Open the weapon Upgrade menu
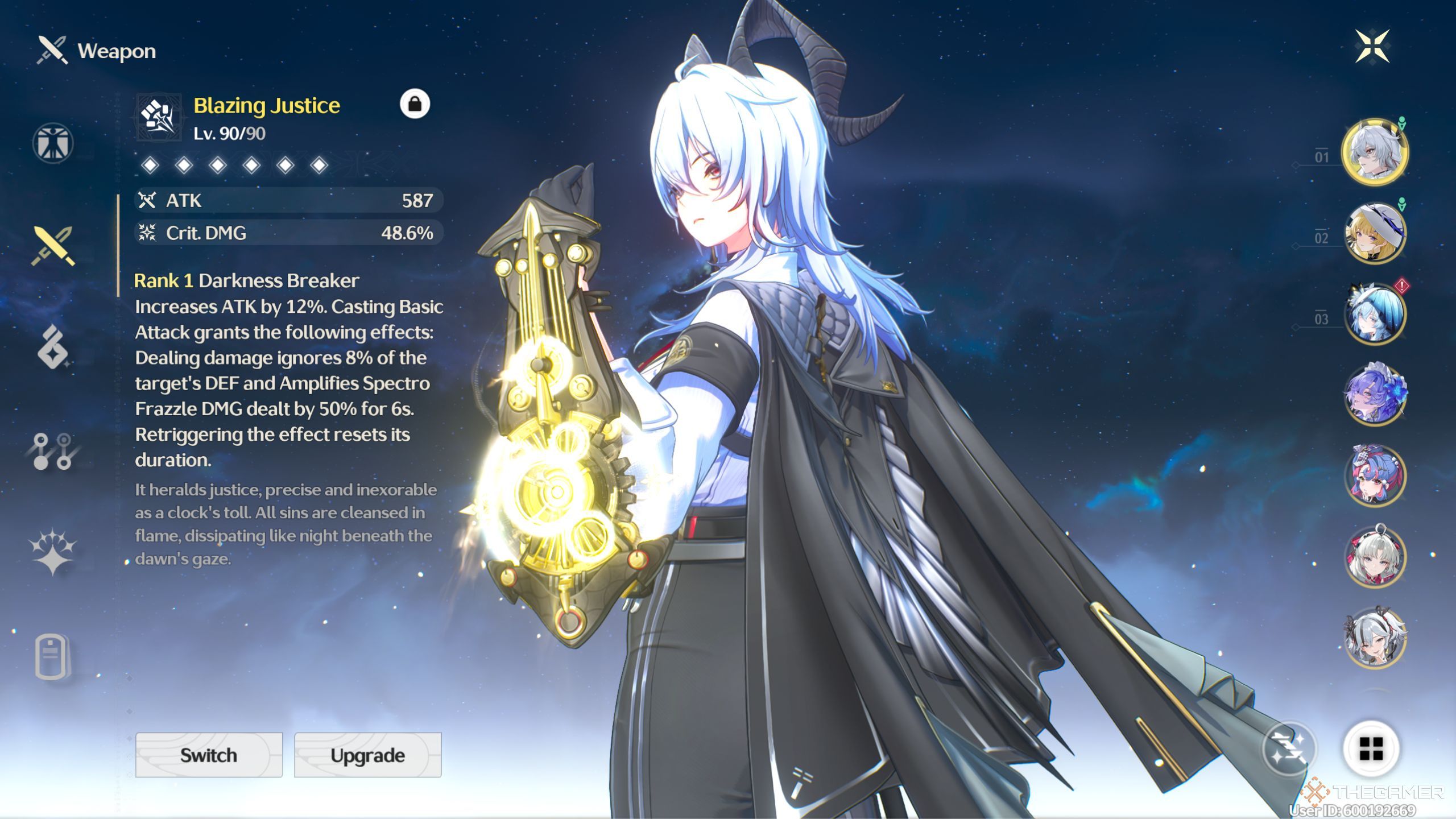 pos(367,755)
